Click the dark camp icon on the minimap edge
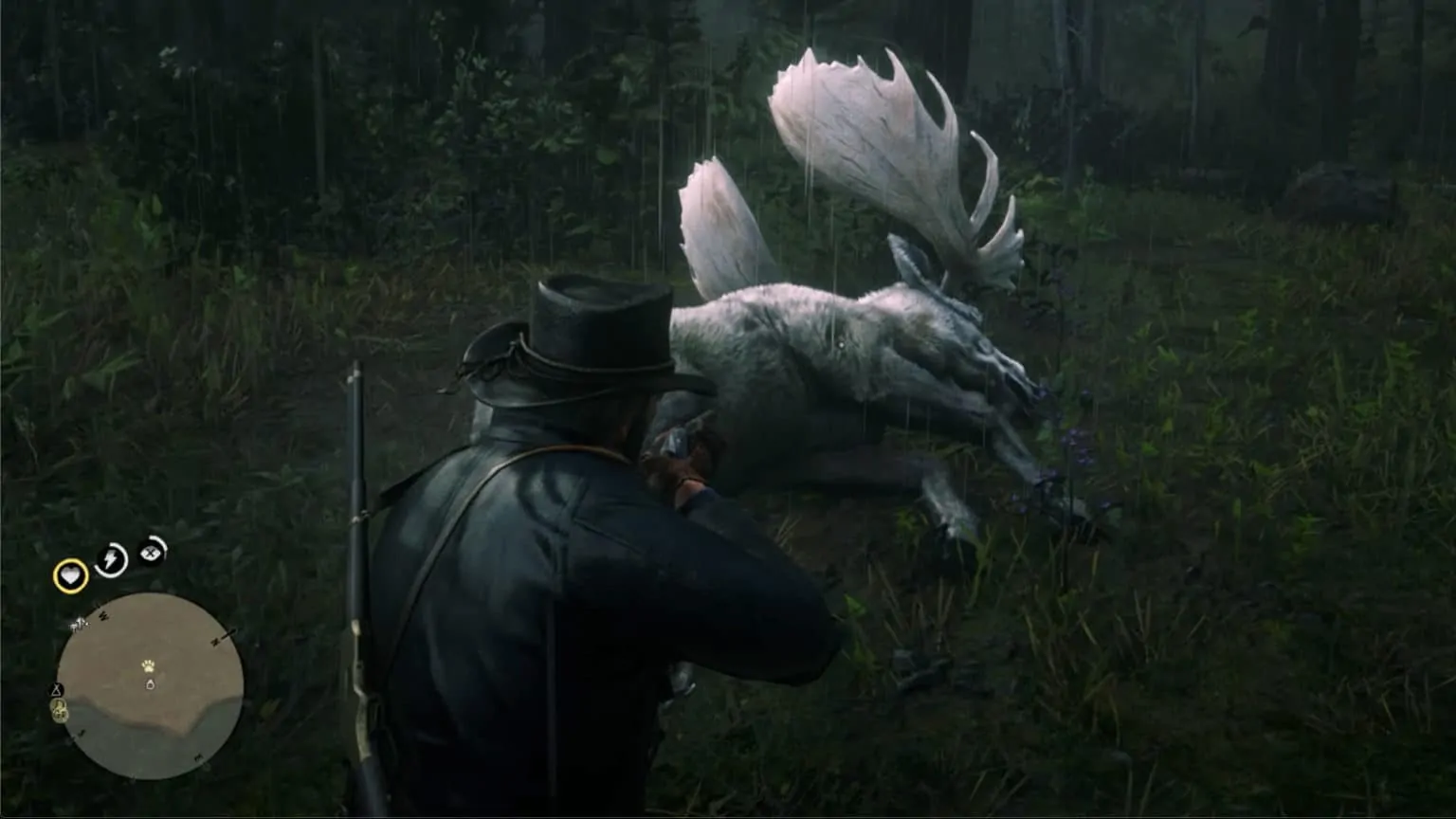The image size is (1456, 819). 56,690
